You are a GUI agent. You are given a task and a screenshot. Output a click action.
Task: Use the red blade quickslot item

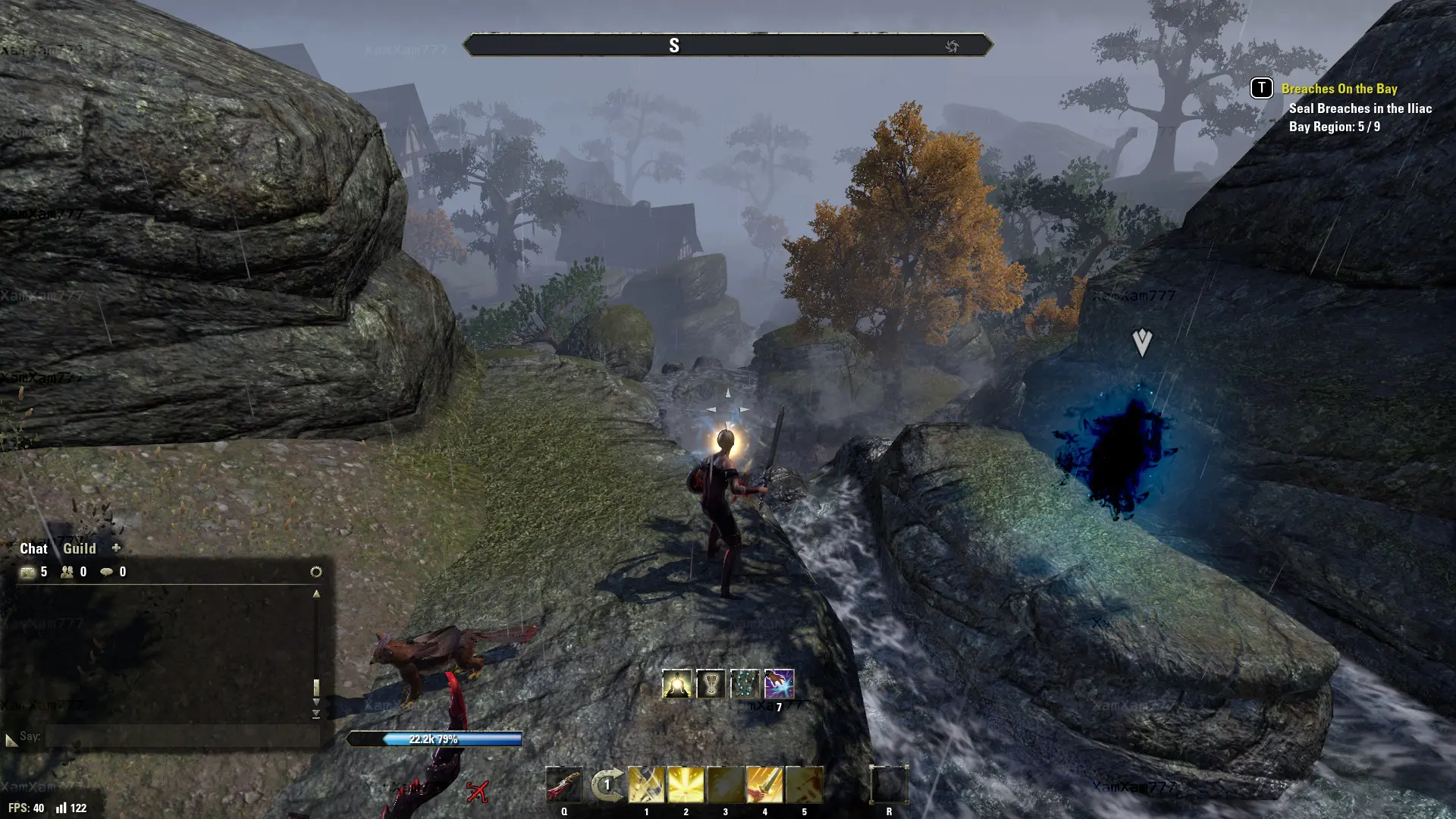pos(563,784)
